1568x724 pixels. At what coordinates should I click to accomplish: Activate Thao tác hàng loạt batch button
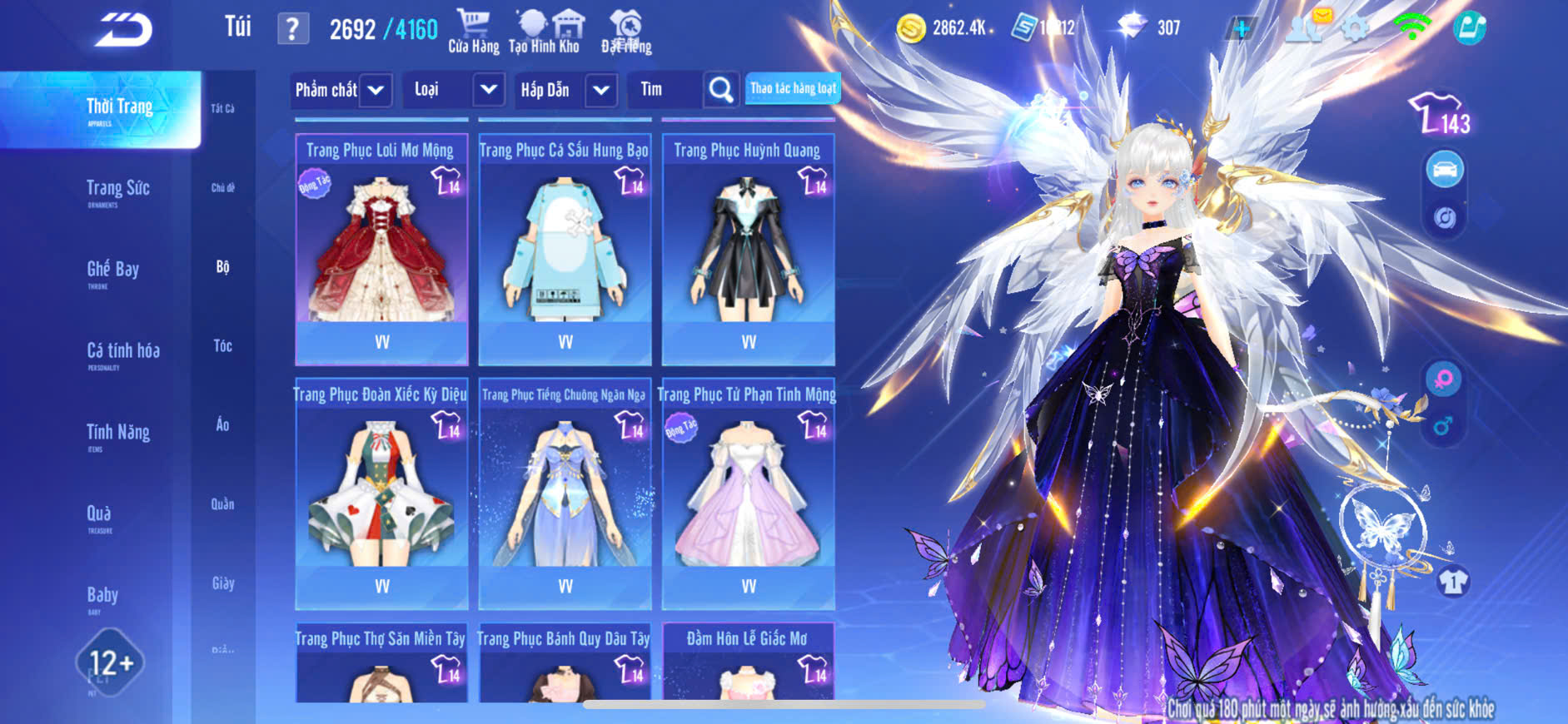click(x=792, y=88)
